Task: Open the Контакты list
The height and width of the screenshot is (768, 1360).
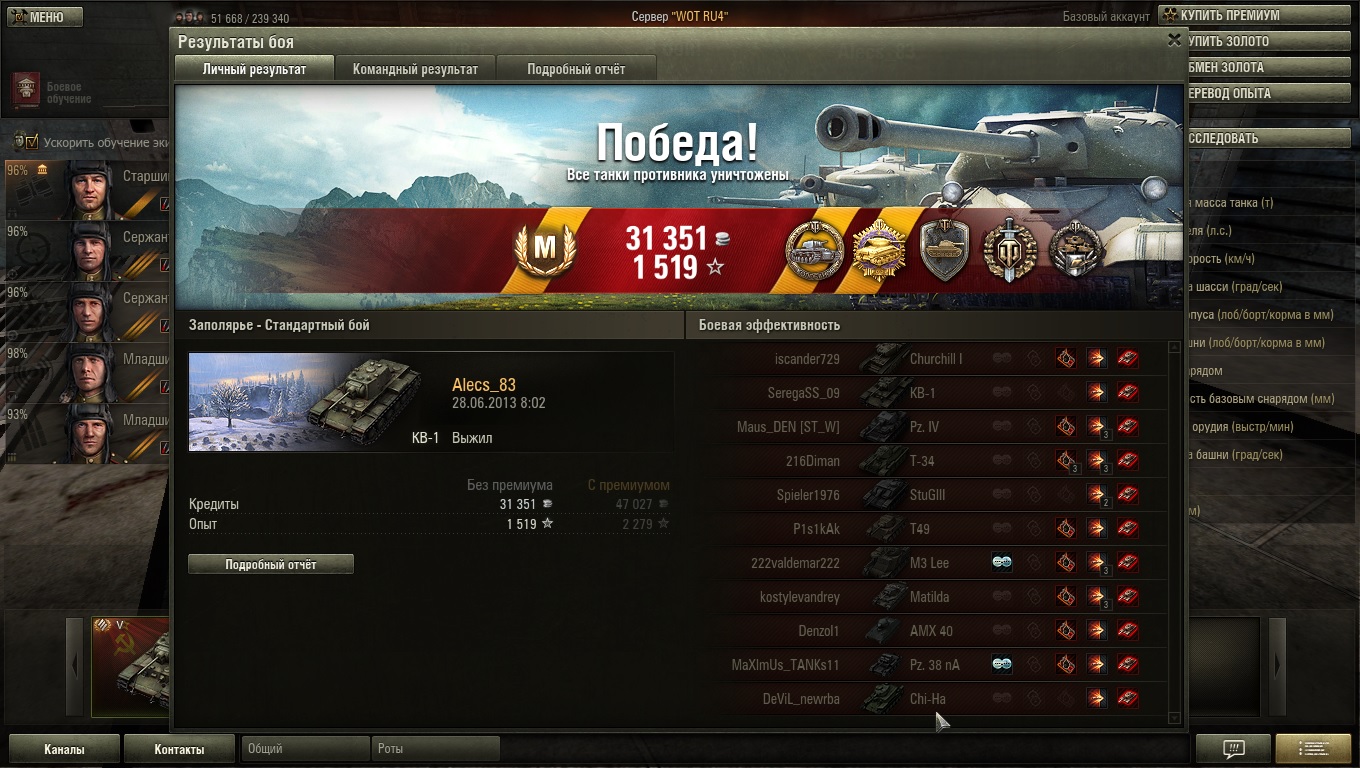Action: 179,749
